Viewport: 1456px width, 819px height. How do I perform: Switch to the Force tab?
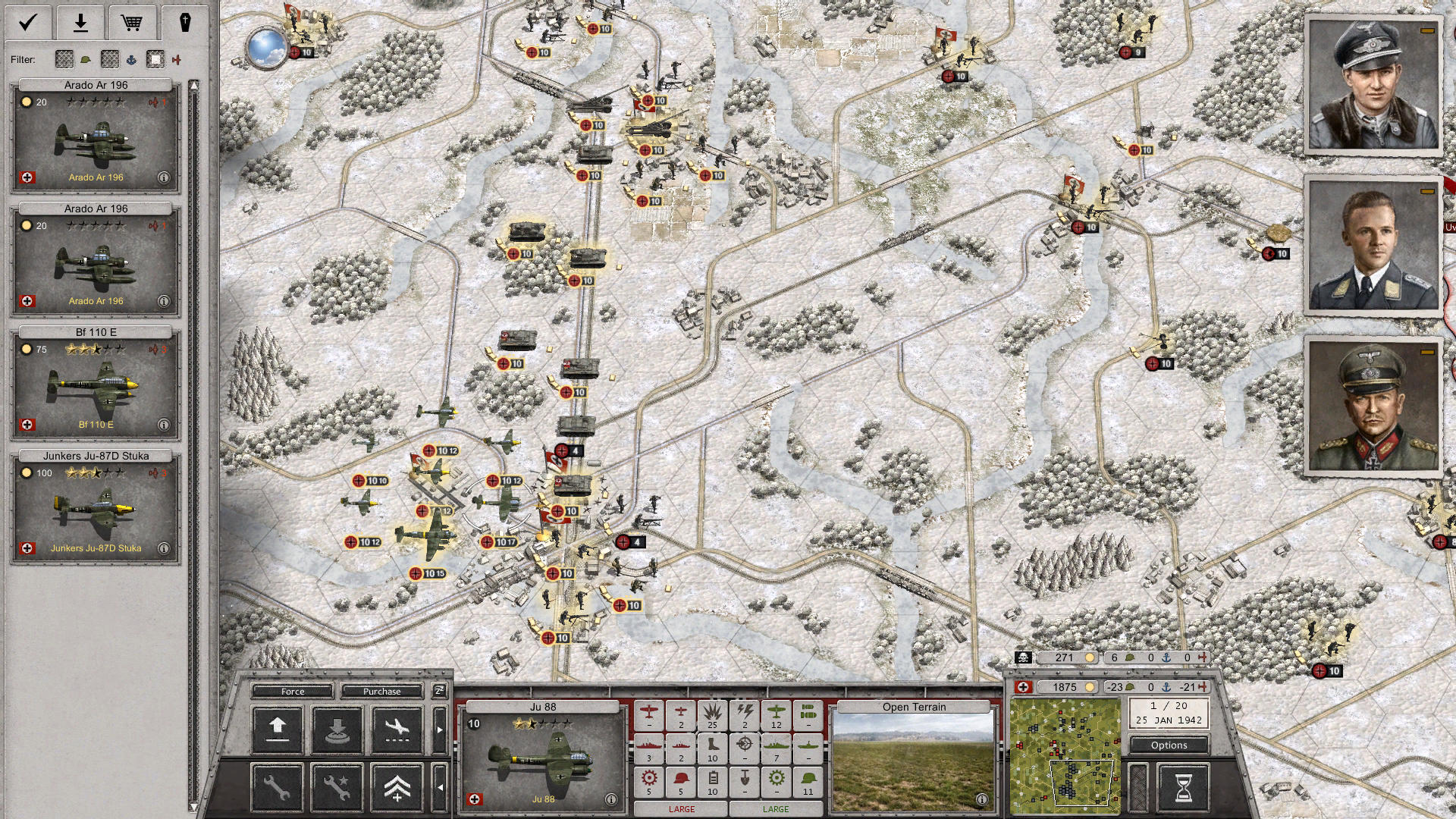(292, 691)
